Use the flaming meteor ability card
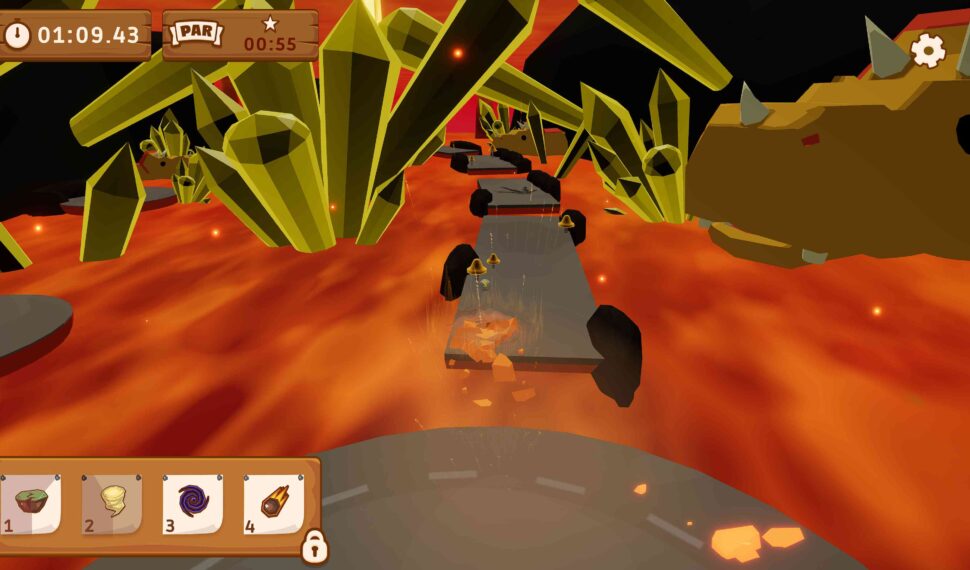Image resolution: width=970 pixels, height=570 pixels. pos(274,503)
